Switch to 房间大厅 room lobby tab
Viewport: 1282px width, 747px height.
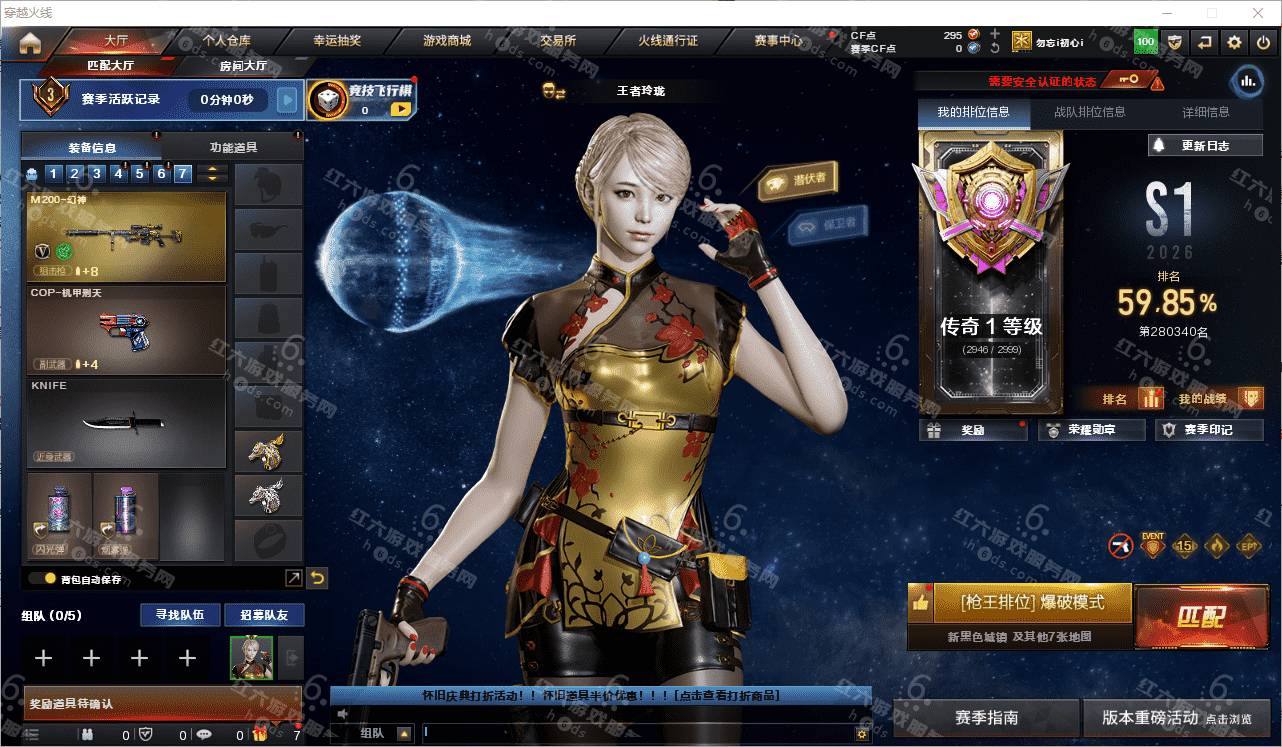click(243, 66)
